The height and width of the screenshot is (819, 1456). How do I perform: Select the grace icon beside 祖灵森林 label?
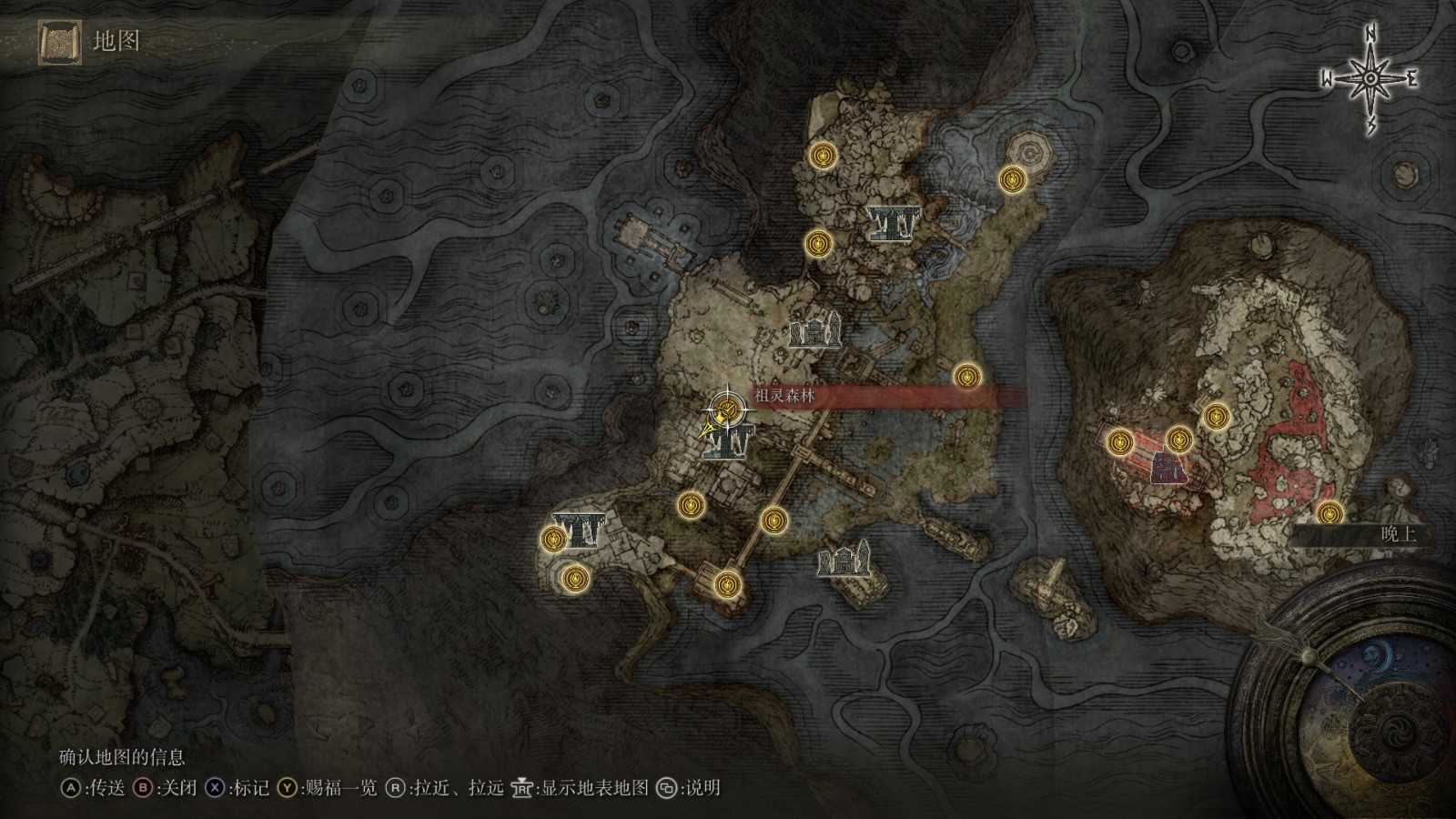click(x=727, y=408)
